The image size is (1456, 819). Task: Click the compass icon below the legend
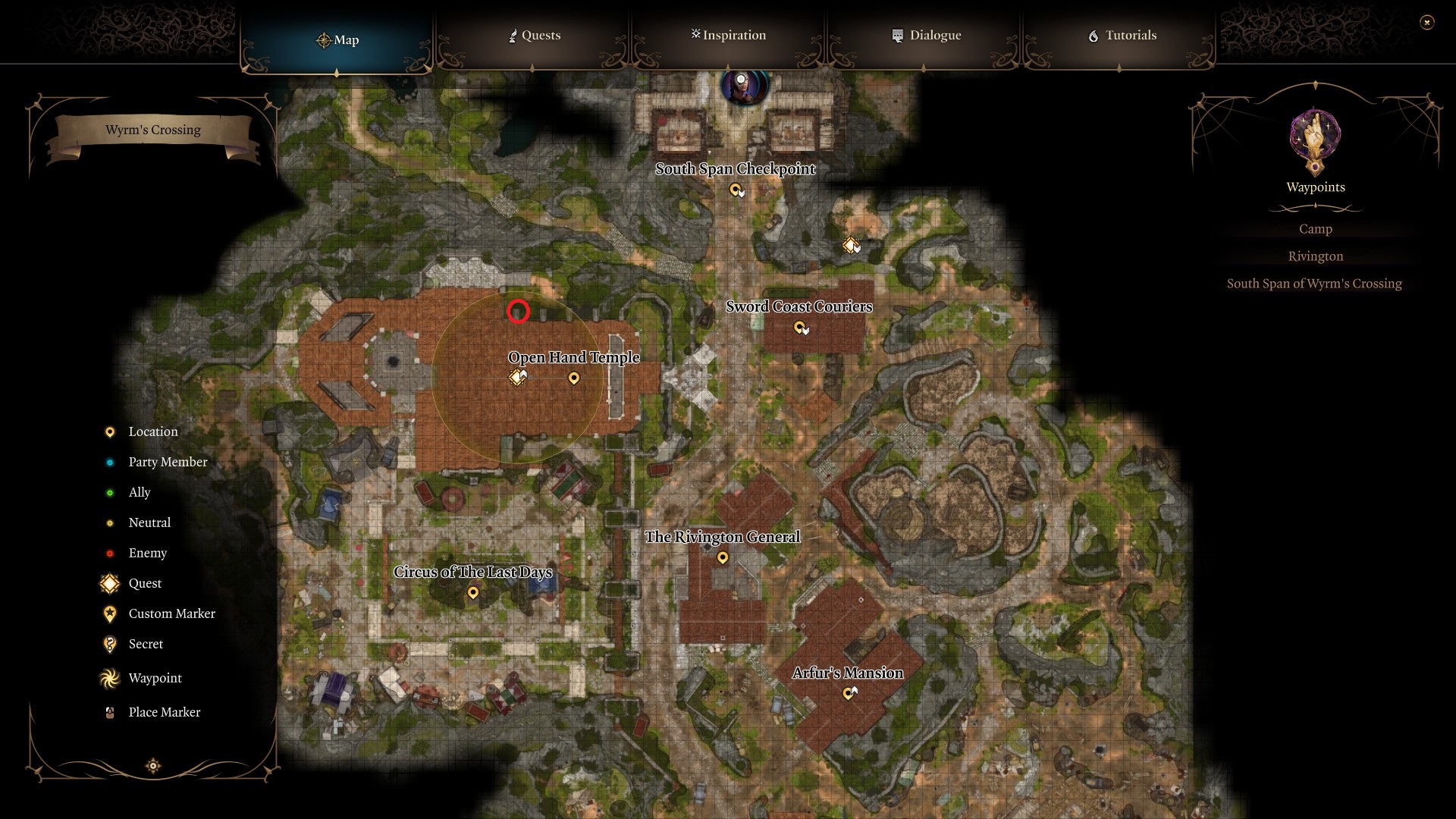click(153, 766)
